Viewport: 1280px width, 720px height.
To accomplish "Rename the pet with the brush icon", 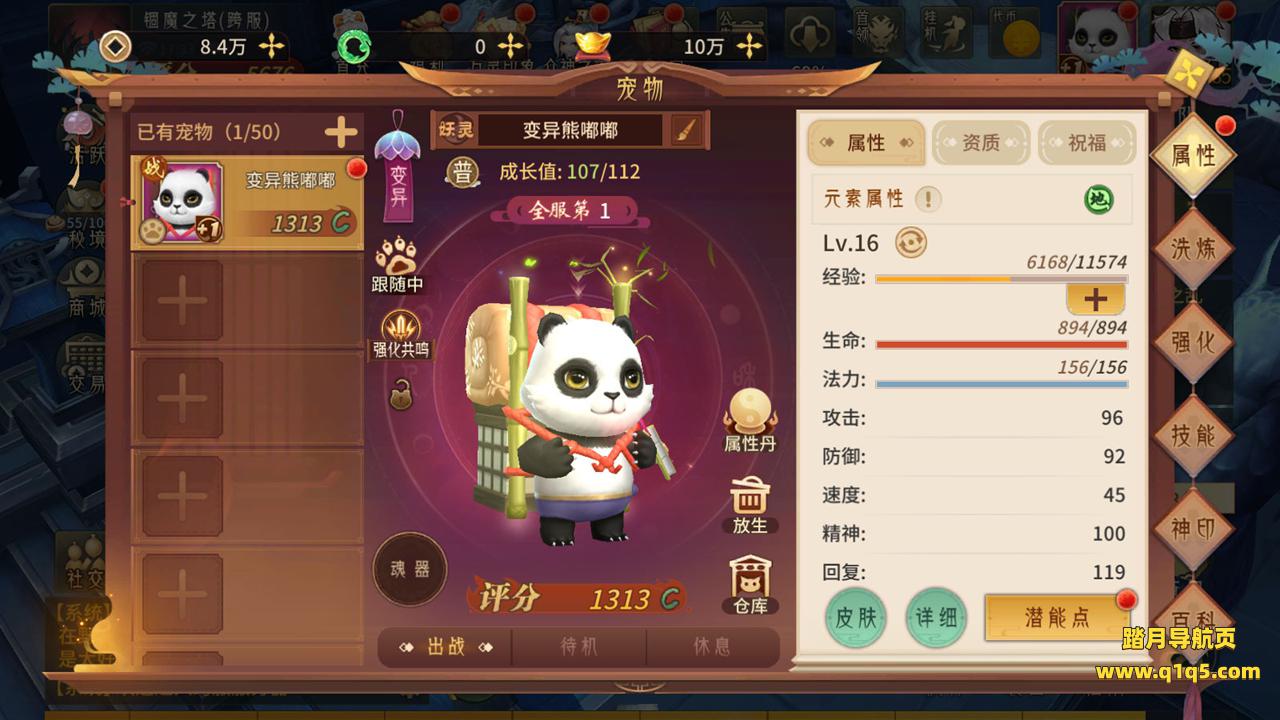I will tap(686, 130).
